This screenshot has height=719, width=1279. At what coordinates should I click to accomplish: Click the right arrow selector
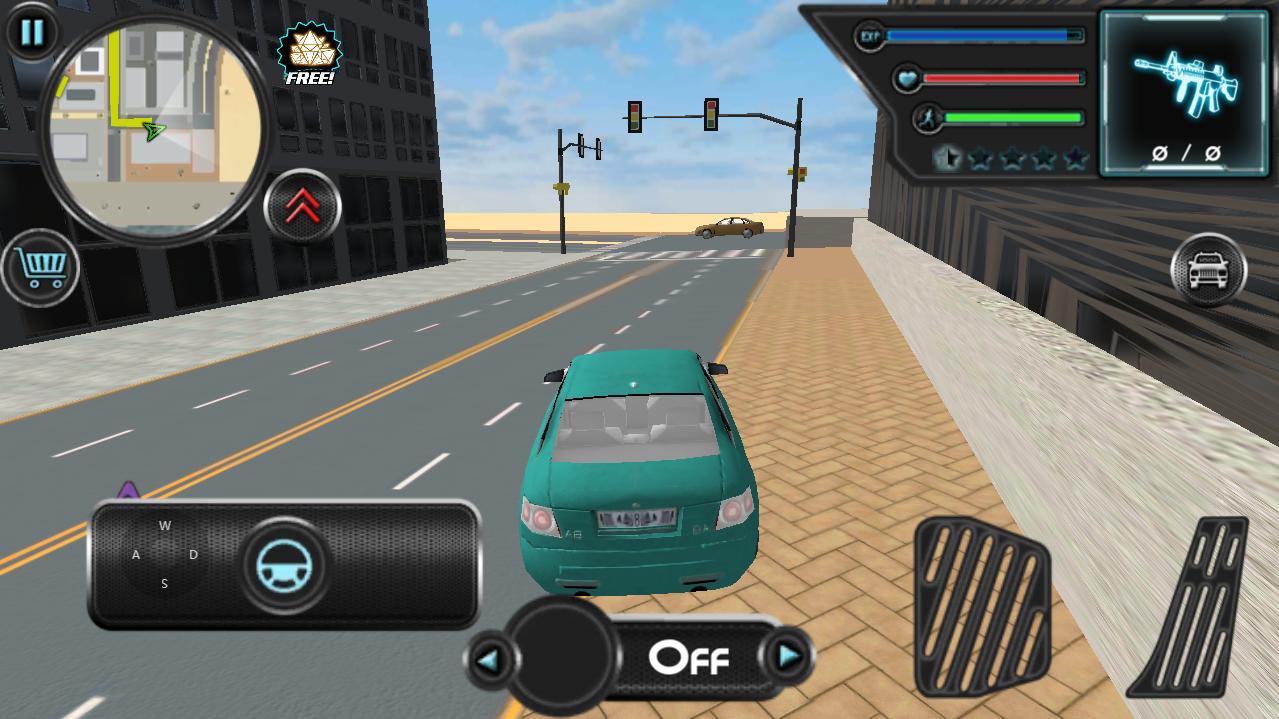point(789,657)
